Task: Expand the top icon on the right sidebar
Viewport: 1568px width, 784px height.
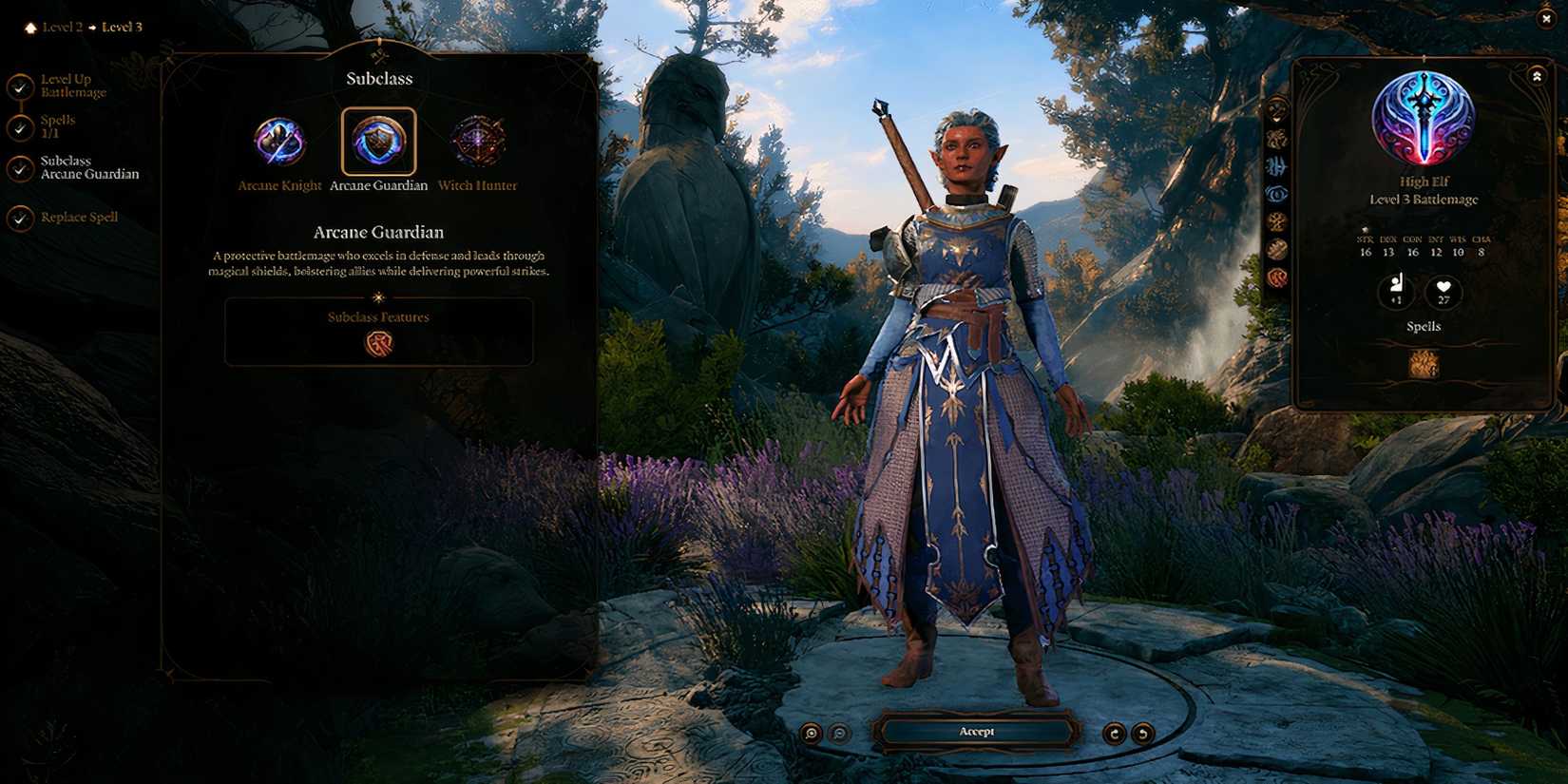Action: tap(1276, 107)
